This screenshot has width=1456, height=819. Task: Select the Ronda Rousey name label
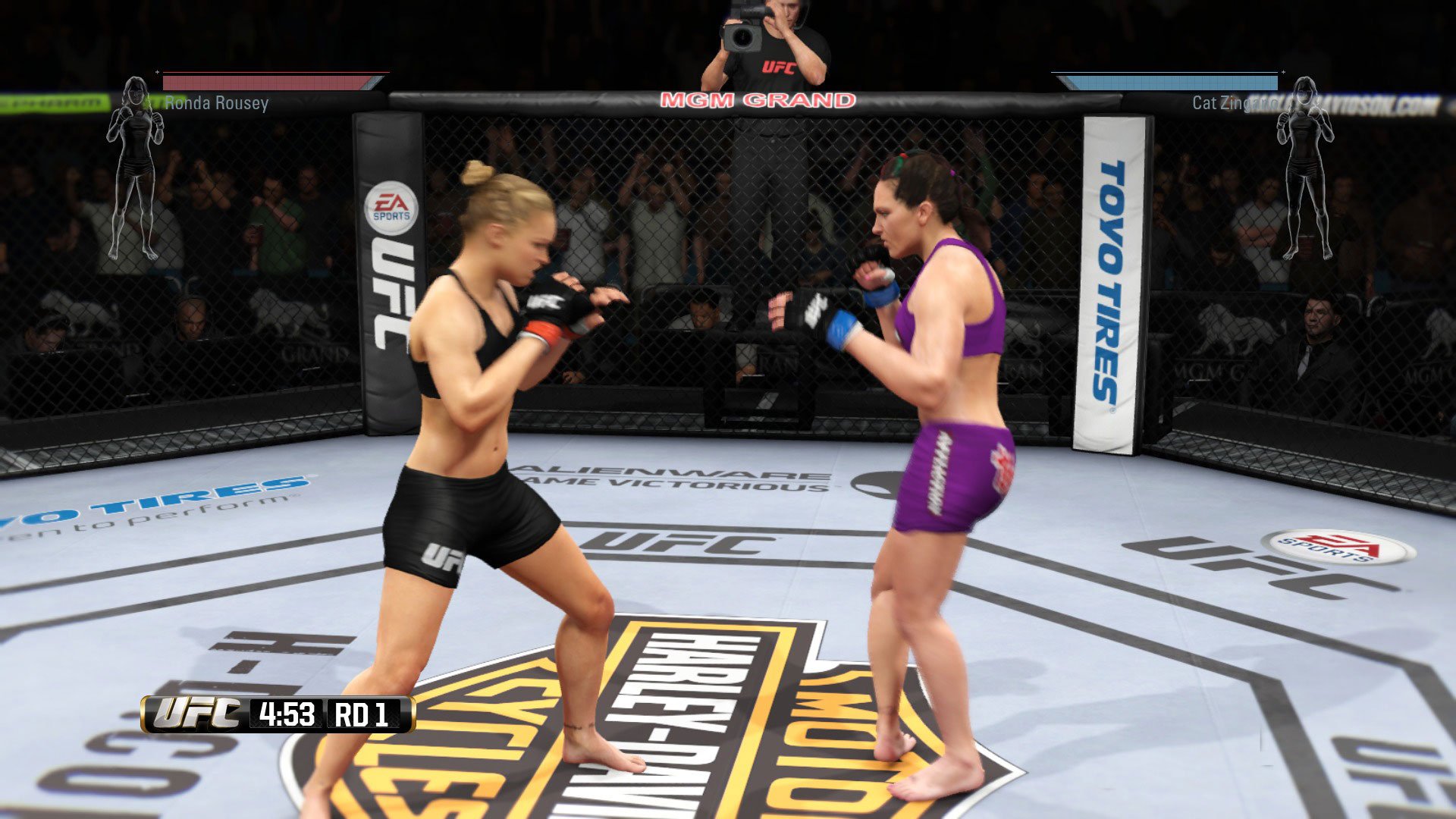click(x=217, y=105)
